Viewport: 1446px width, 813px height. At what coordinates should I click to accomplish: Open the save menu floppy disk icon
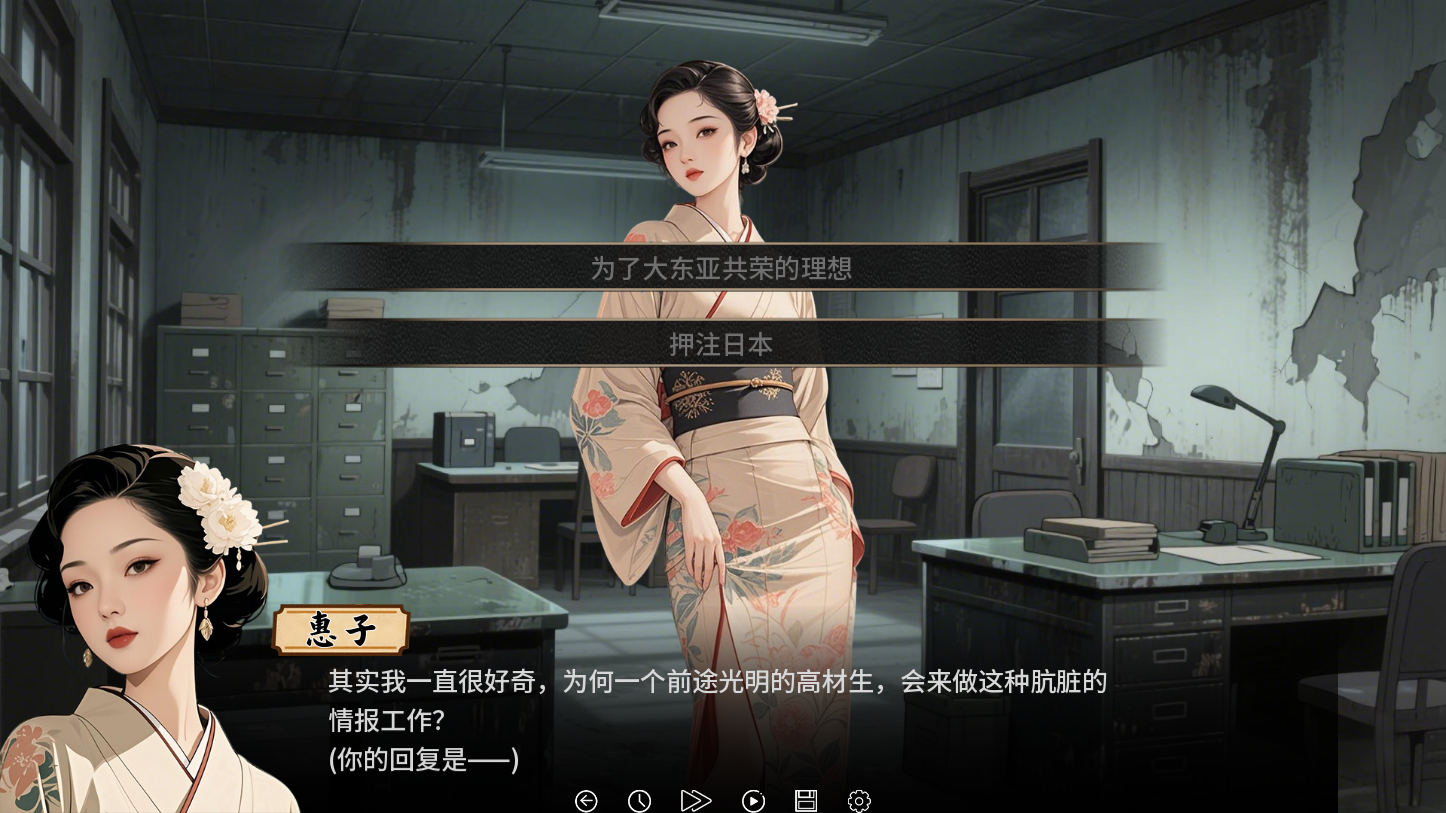pos(806,800)
